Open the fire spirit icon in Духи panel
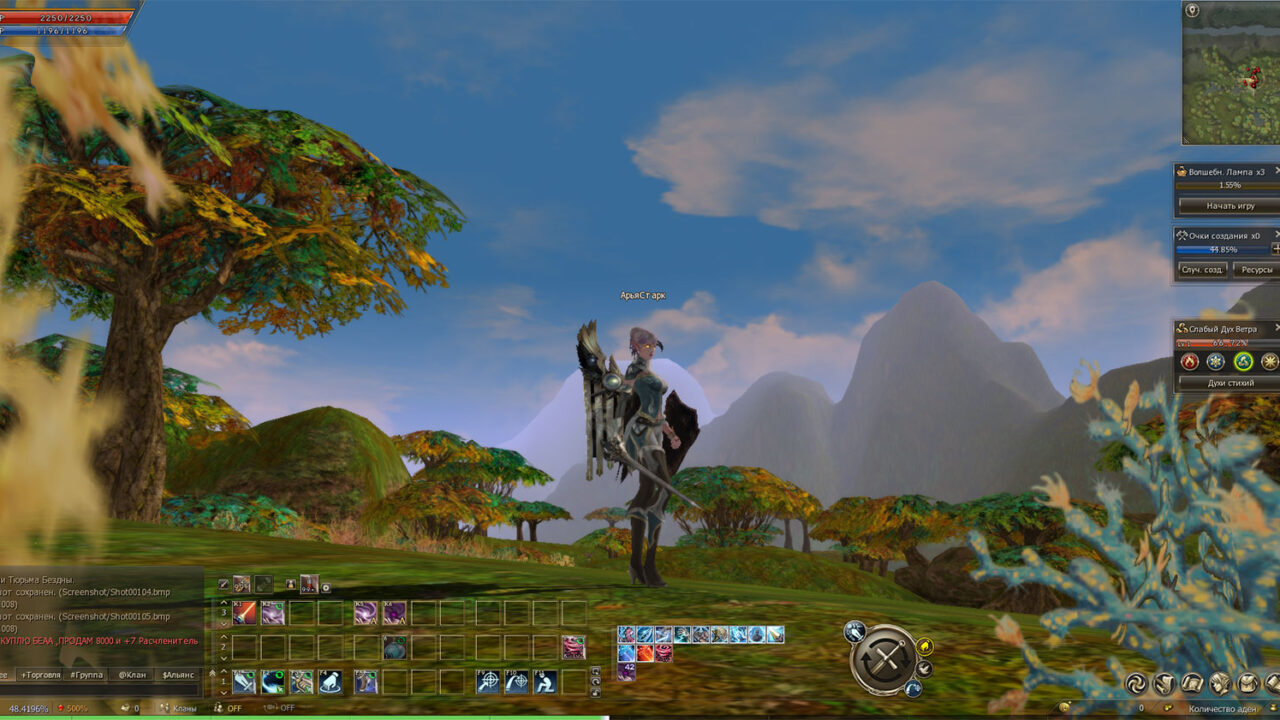The image size is (1280, 720). click(x=1190, y=361)
